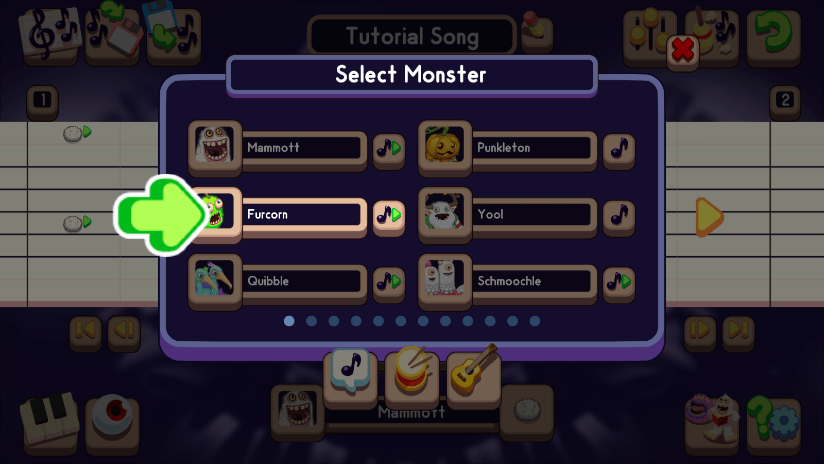The width and height of the screenshot is (824, 464).
Task: Play the Quibble sound preview
Action: coord(388,282)
